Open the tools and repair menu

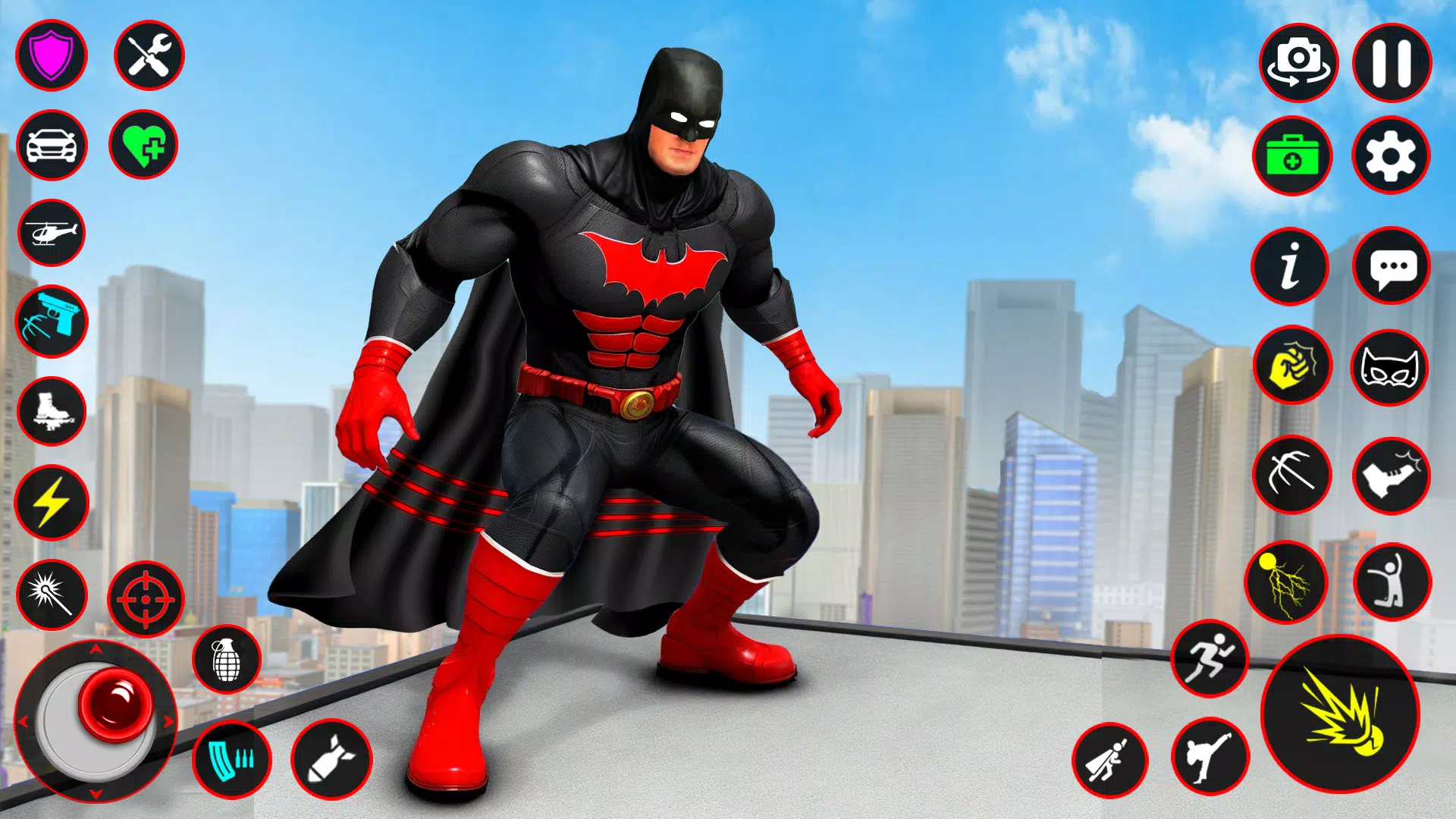[149, 55]
